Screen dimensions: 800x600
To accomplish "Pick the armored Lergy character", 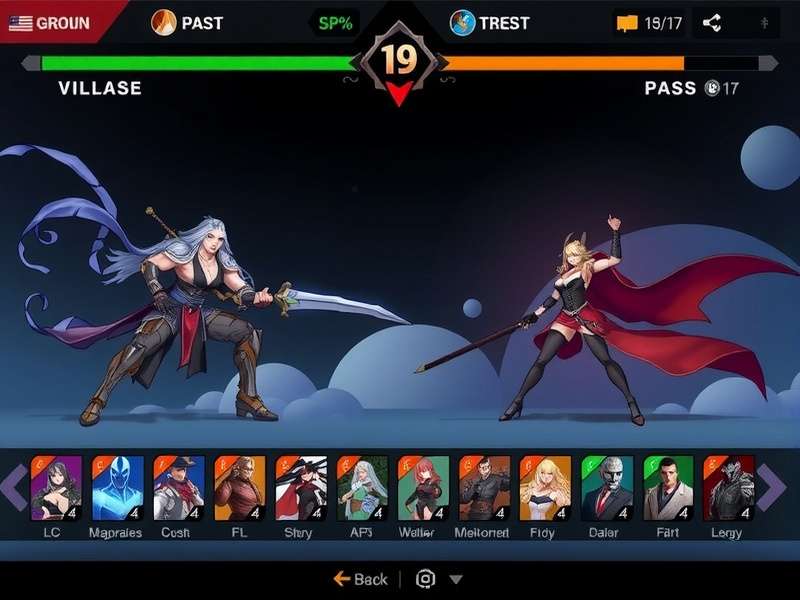I will [728, 488].
